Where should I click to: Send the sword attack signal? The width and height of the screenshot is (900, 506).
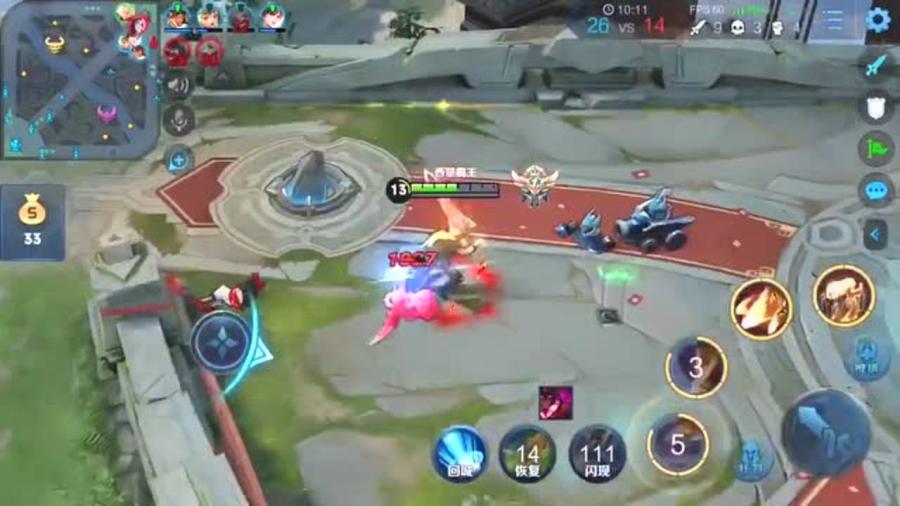[x=876, y=65]
